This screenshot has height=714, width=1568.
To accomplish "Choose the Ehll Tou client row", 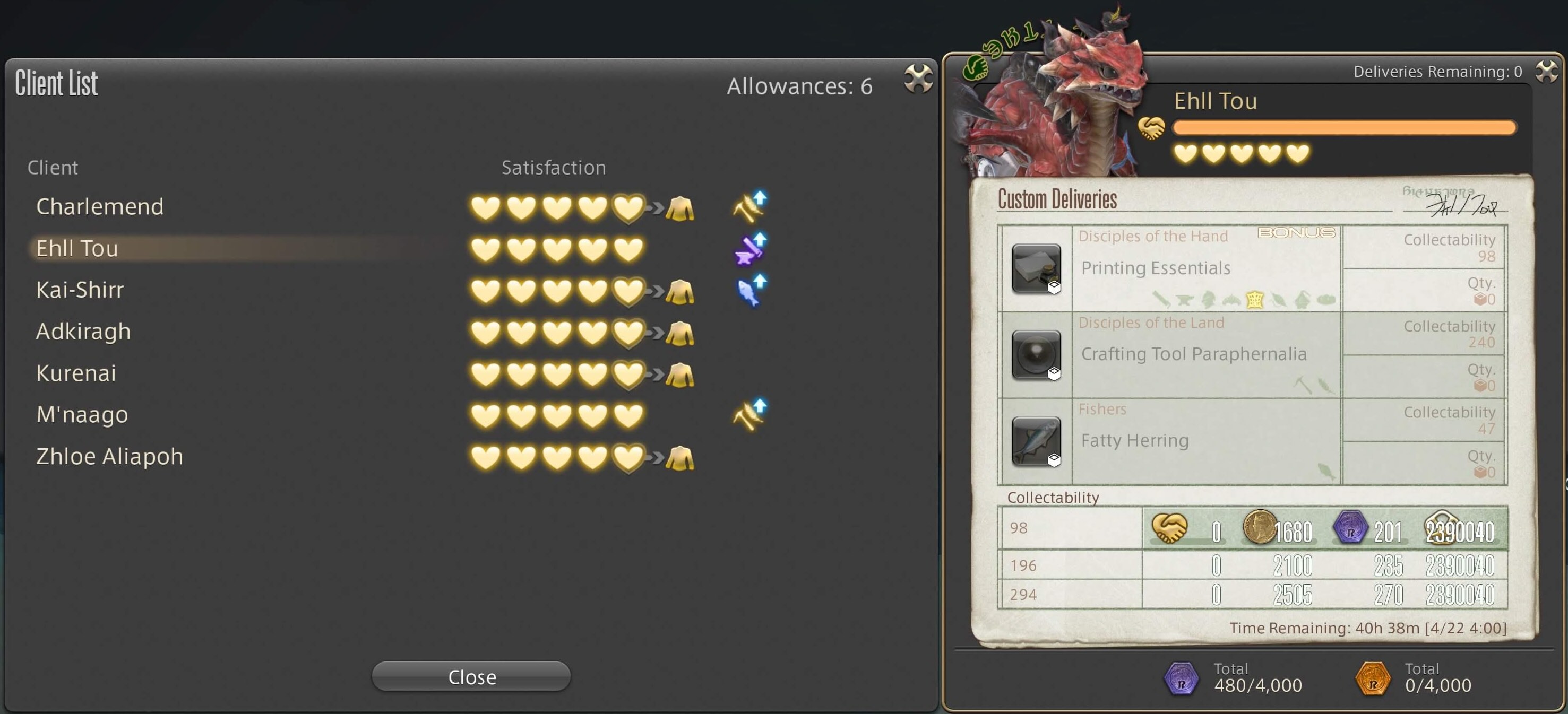I will click(77, 249).
